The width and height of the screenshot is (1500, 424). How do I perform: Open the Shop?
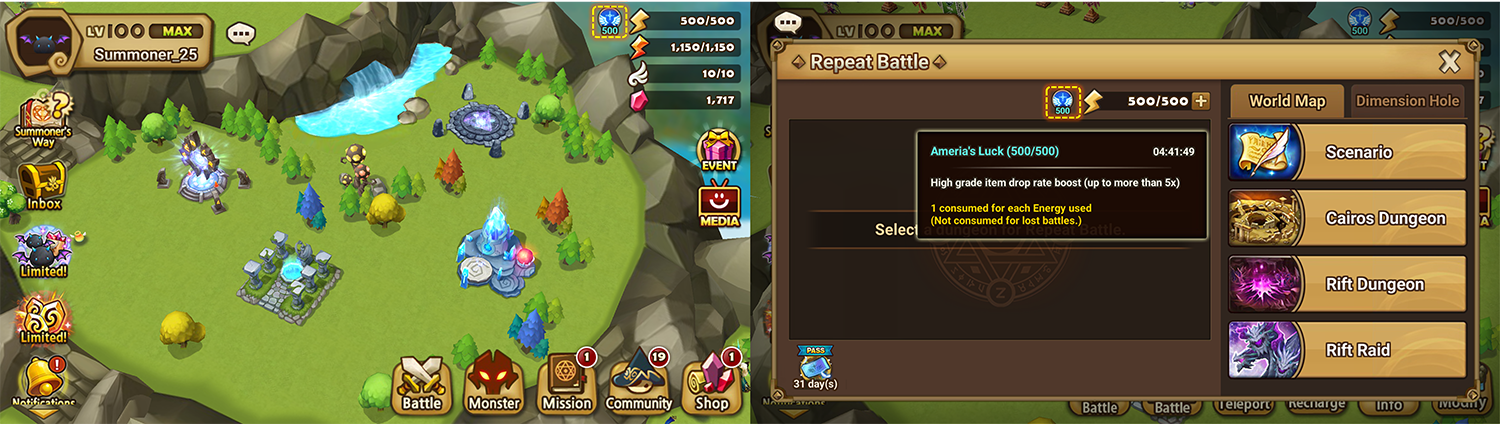point(711,383)
